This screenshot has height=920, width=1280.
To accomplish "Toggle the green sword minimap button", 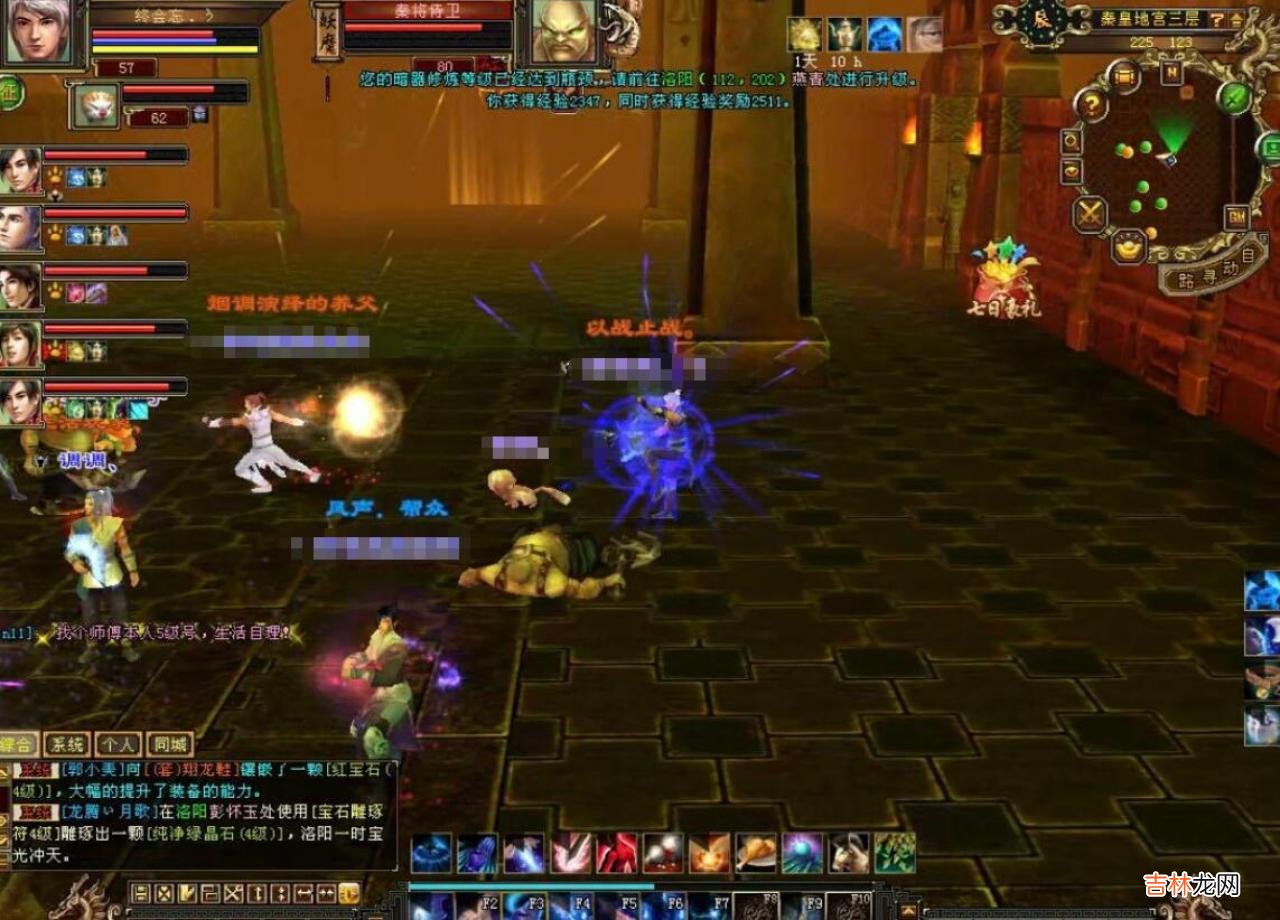I will (1236, 97).
